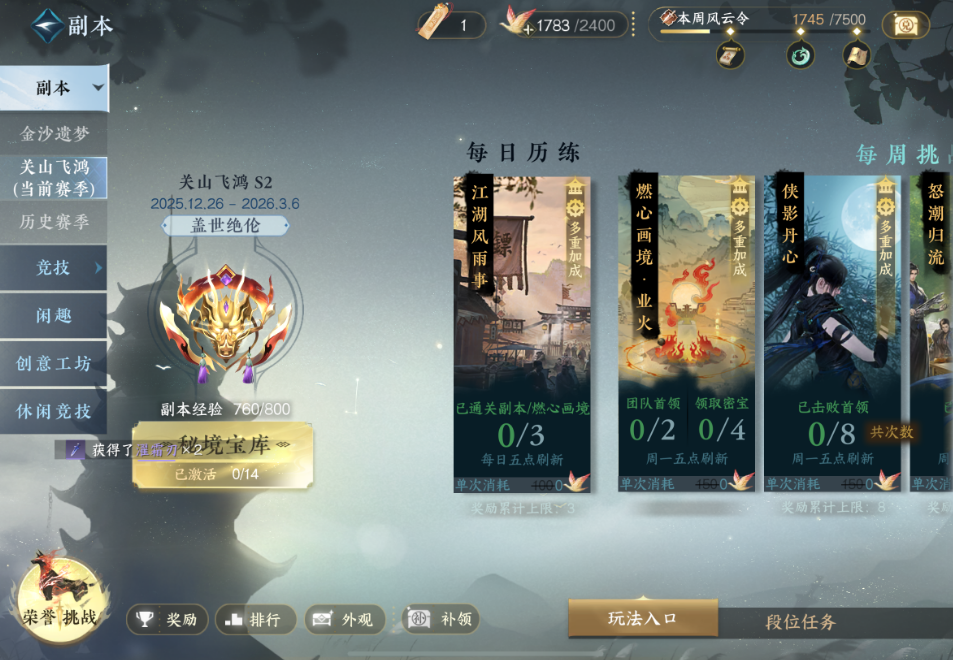Image resolution: width=953 pixels, height=660 pixels.
Task: Open the 创意工坊 category
Action: point(54,363)
